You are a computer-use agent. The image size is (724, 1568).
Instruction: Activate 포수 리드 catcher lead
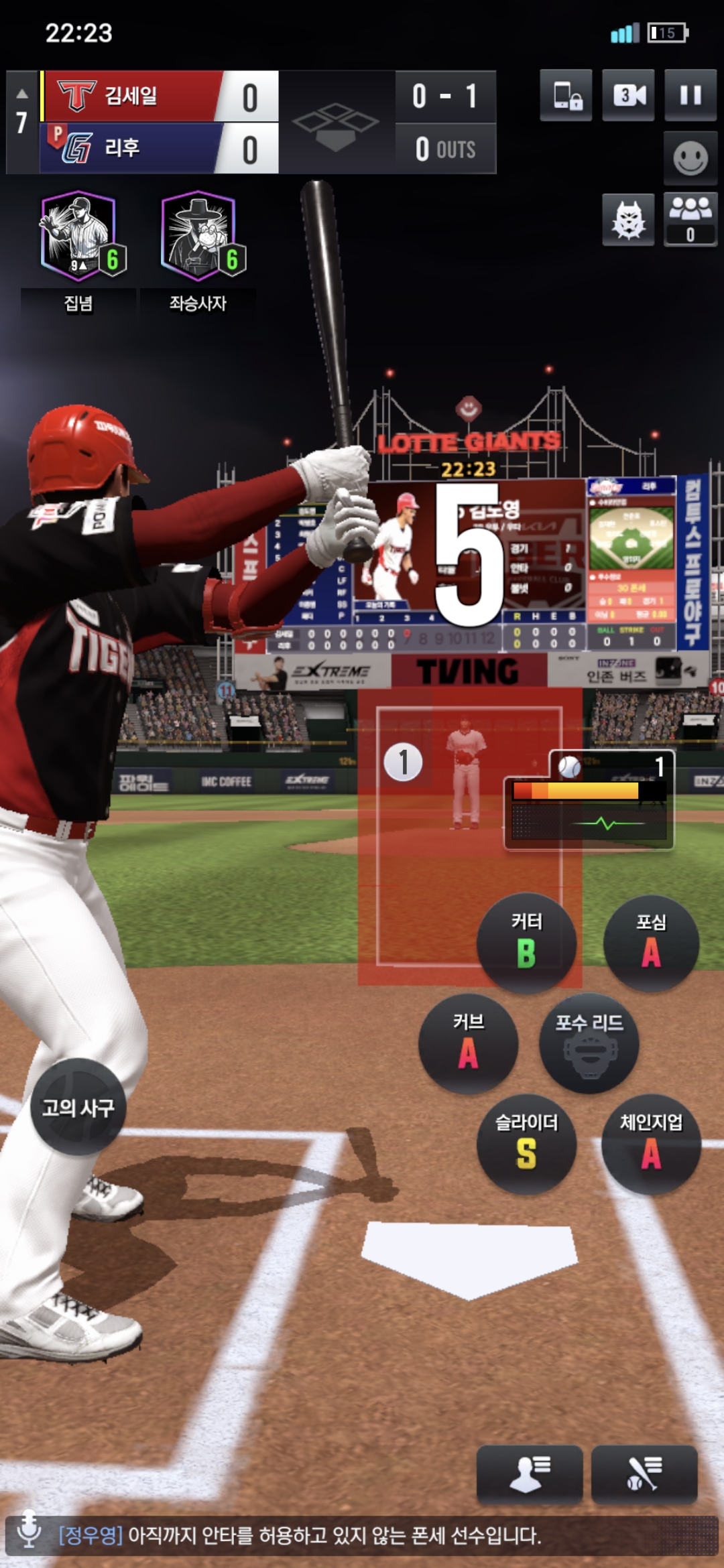(589, 1043)
